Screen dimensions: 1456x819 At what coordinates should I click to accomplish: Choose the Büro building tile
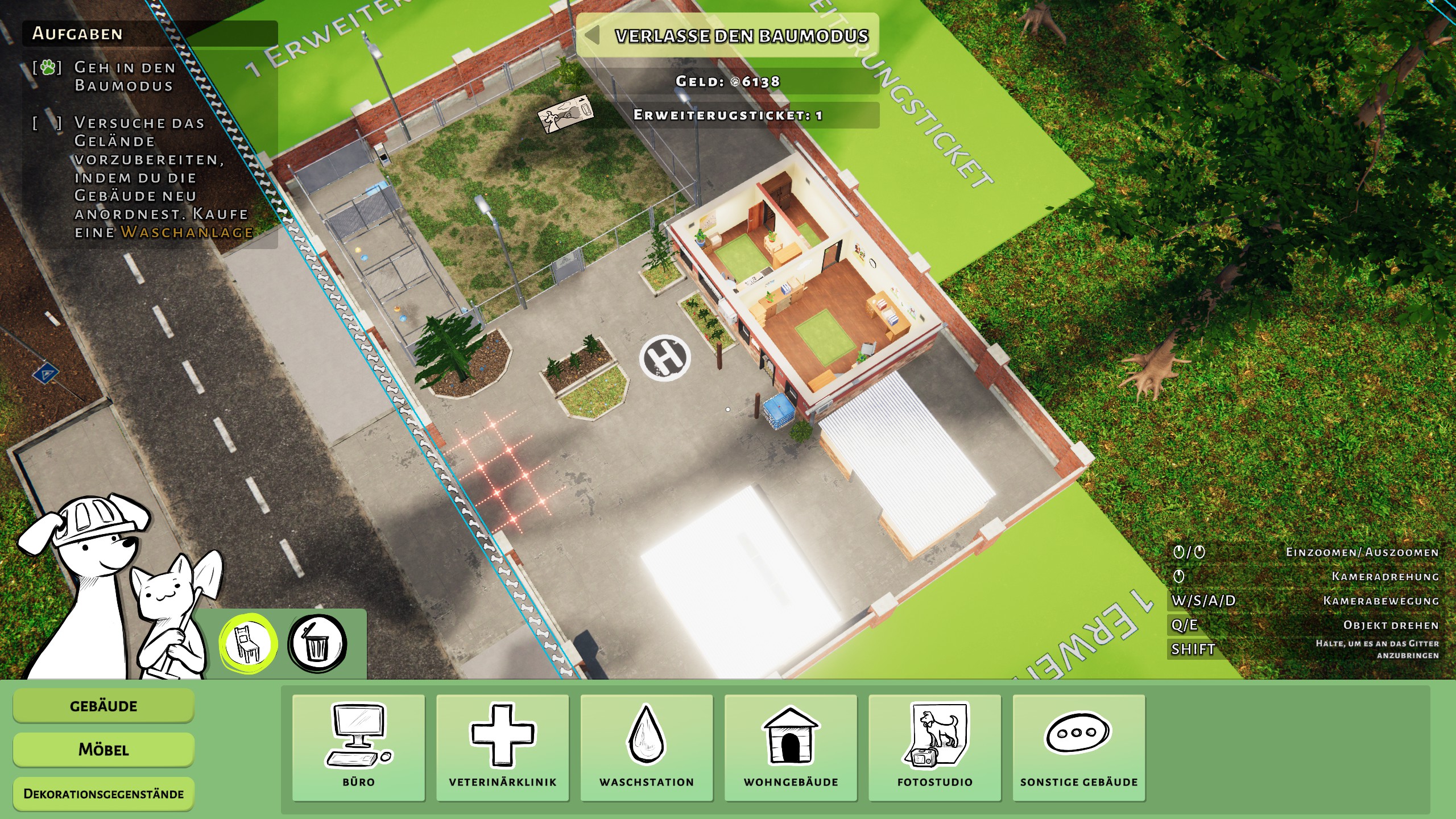click(358, 747)
